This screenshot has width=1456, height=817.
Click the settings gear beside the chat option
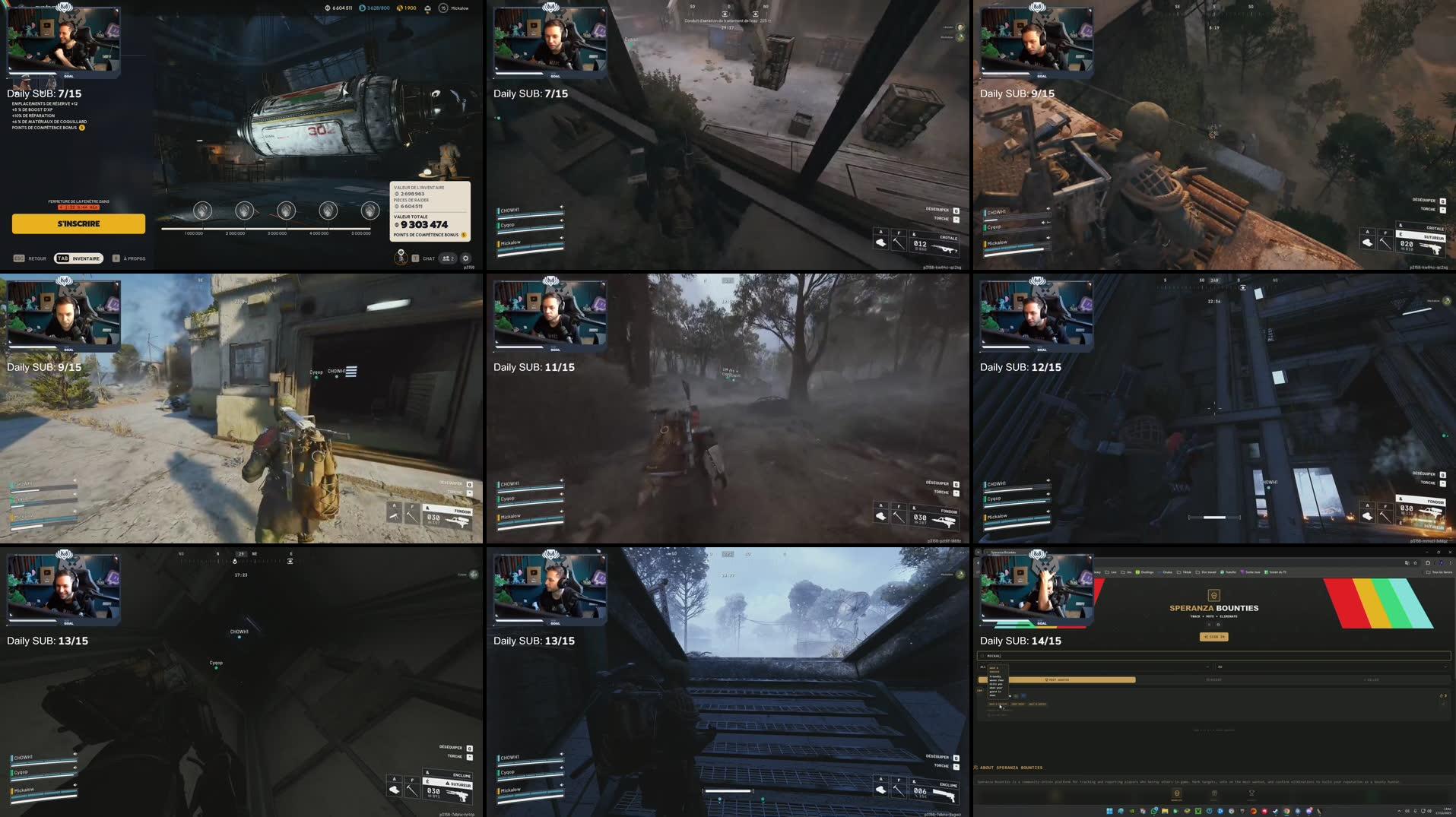[x=465, y=258]
